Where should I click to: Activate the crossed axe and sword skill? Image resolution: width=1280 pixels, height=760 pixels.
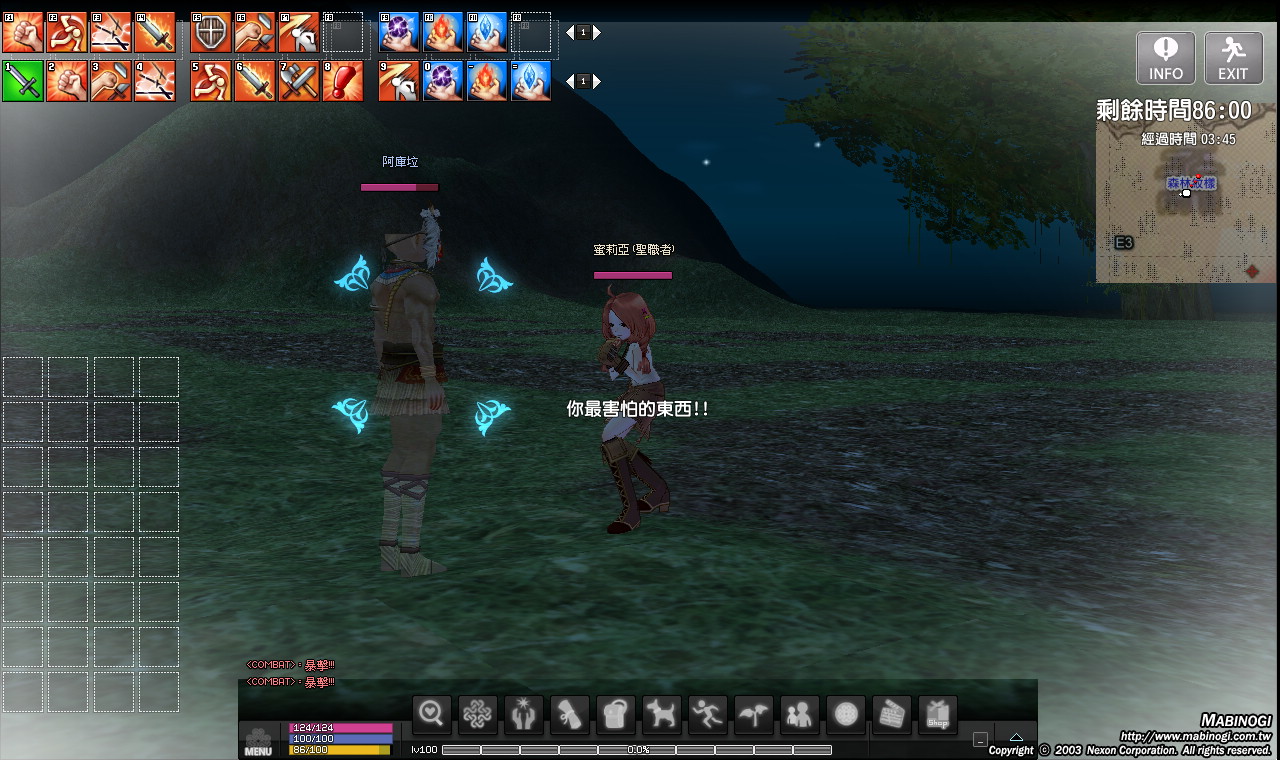(298, 81)
